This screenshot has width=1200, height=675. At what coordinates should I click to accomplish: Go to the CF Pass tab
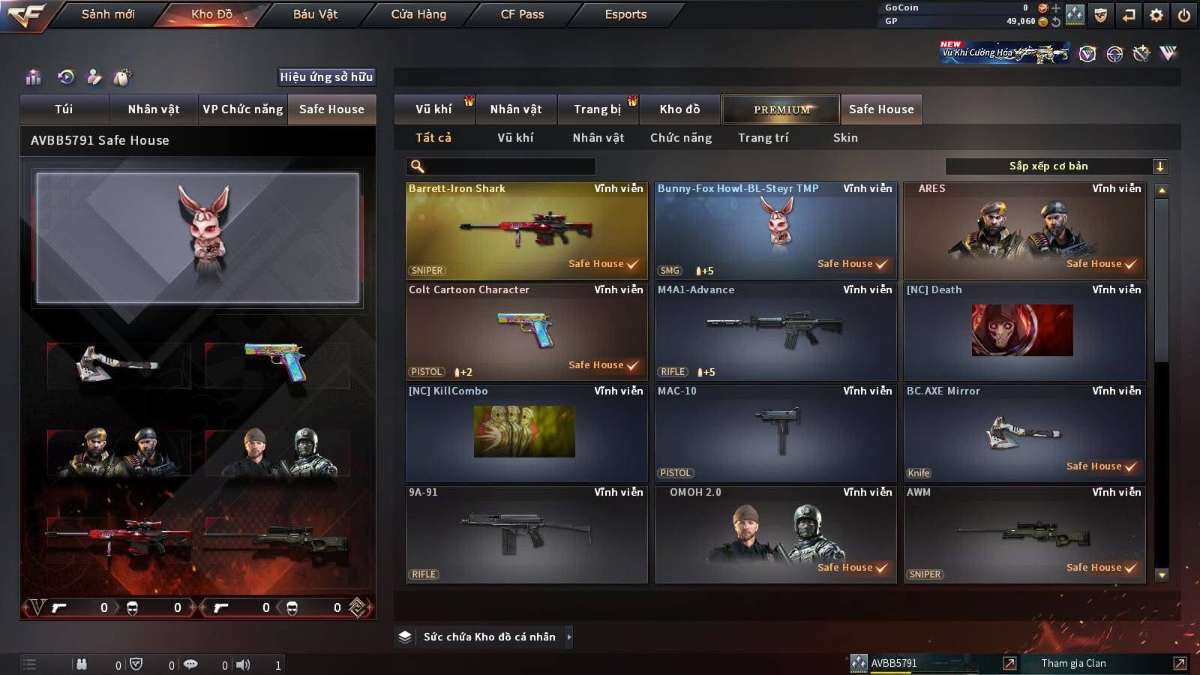(x=522, y=15)
